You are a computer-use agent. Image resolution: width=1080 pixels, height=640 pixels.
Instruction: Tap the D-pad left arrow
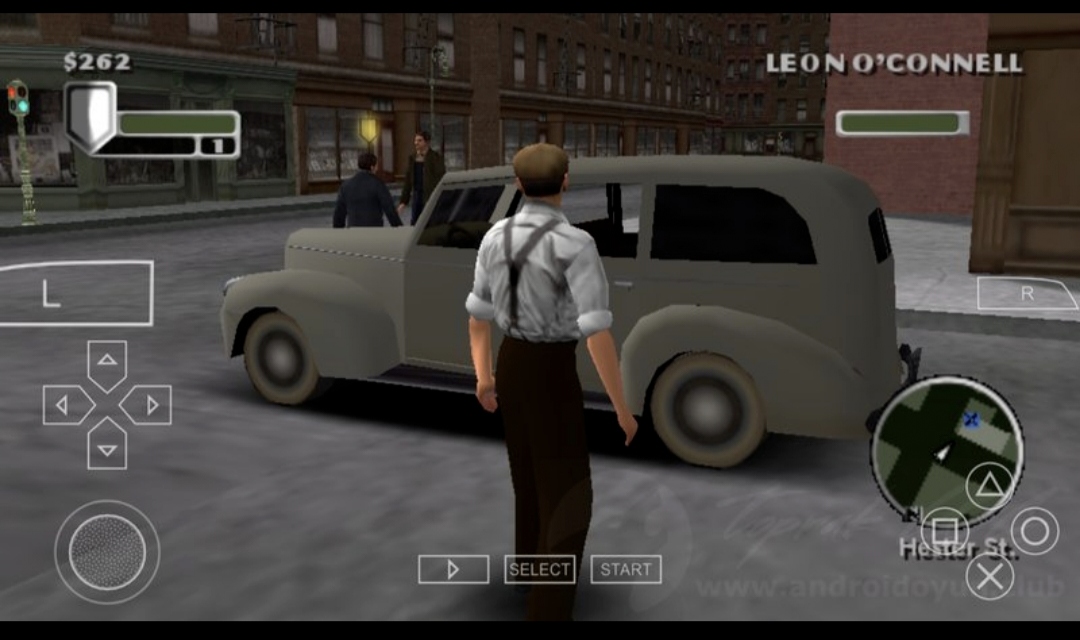(x=64, y=405)
